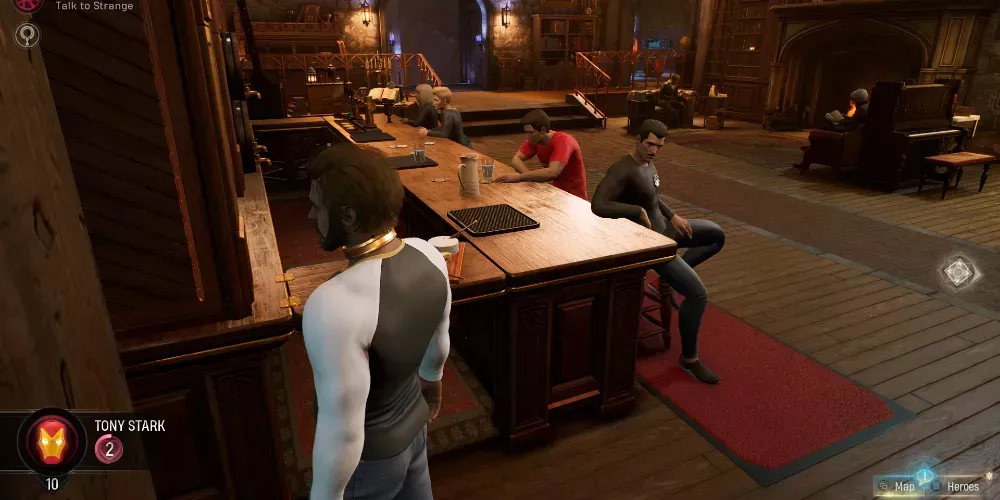The image size is (1000, 500).
Task: Open the glowing blue speech-bubble notification
Action: coord(925,474)
